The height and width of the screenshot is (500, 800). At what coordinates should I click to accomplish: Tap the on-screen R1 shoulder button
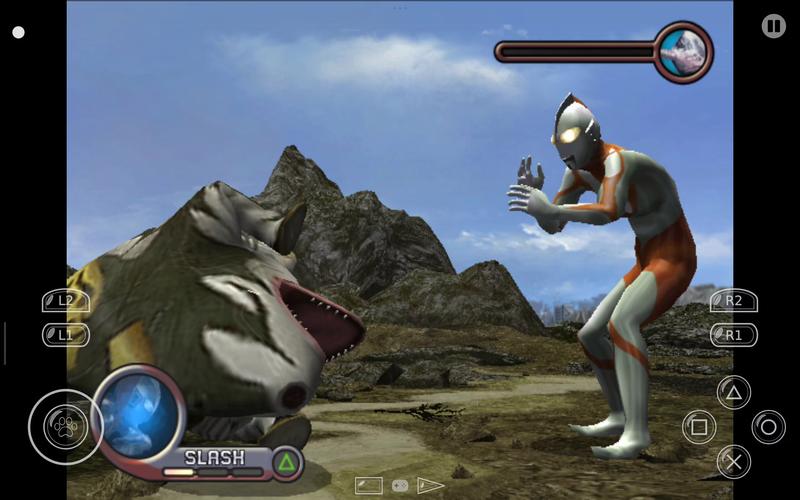pyautogui.click(x=733, y=334)
